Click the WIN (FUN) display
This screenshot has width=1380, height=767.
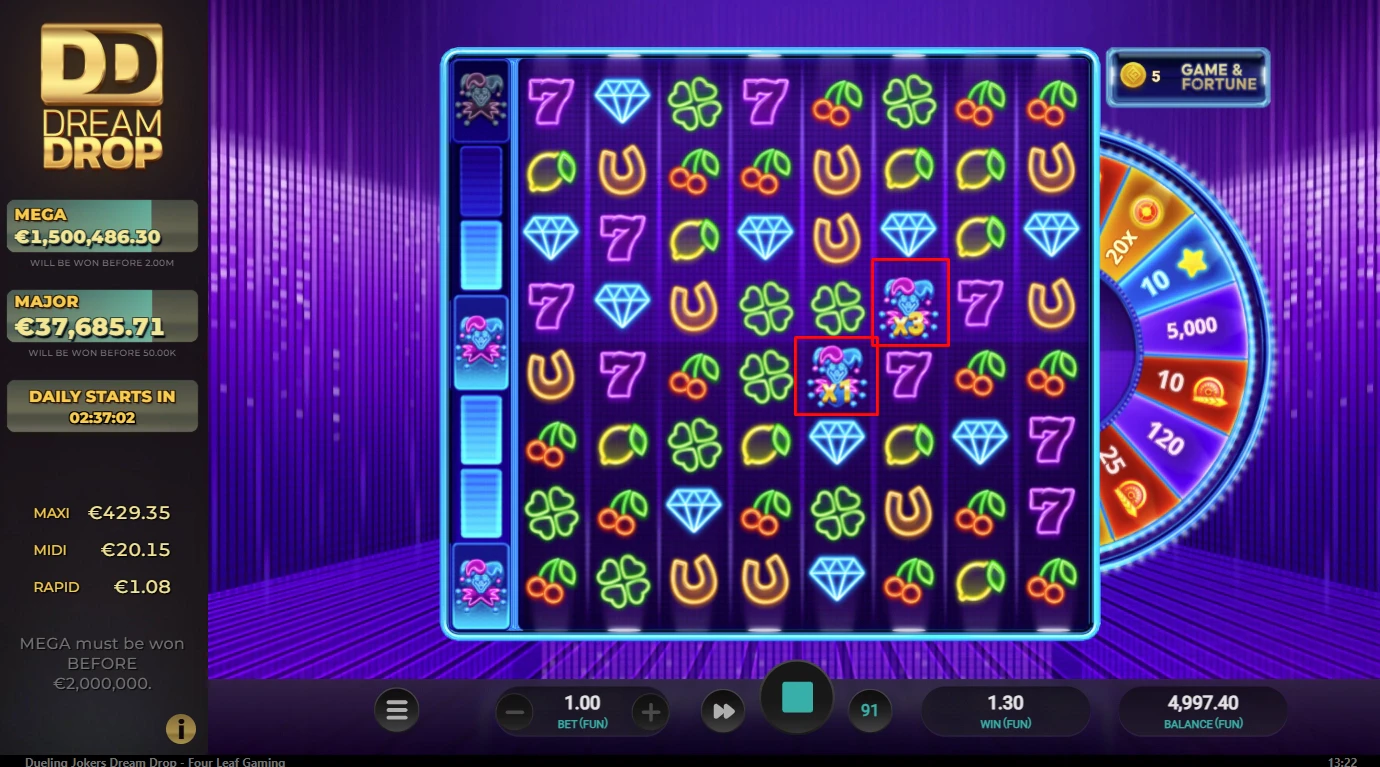pyautogui.click(x=1006, y=710)
